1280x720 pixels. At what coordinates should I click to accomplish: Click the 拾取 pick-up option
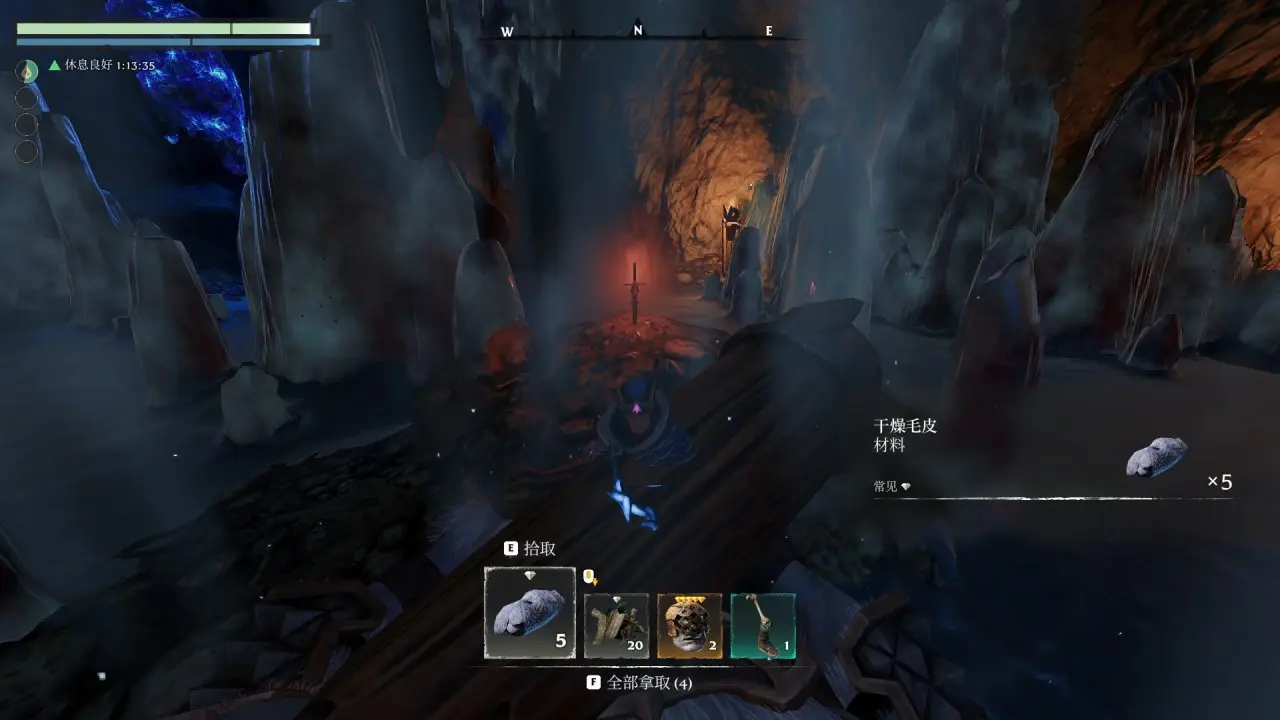(530, 549)
